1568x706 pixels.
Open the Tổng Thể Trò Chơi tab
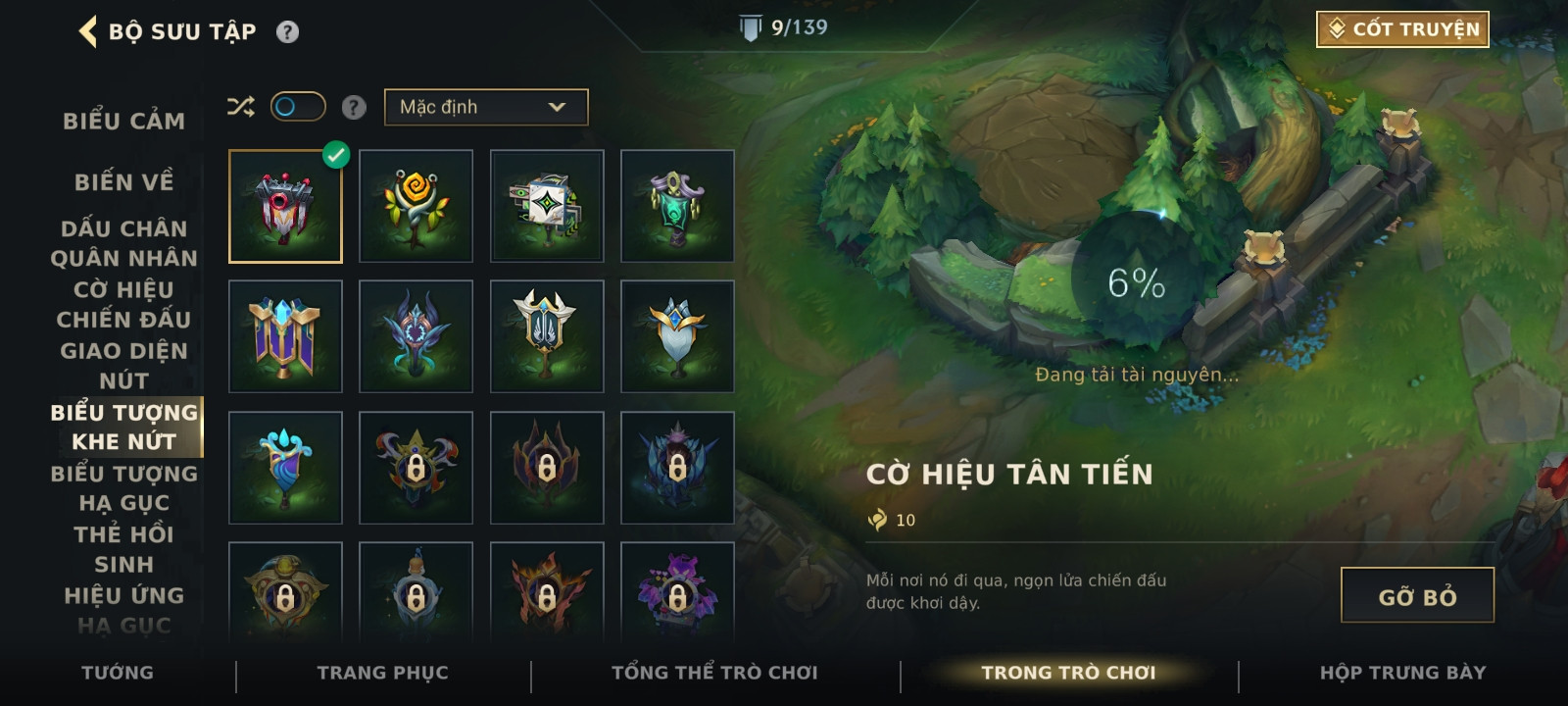(714, 673)
